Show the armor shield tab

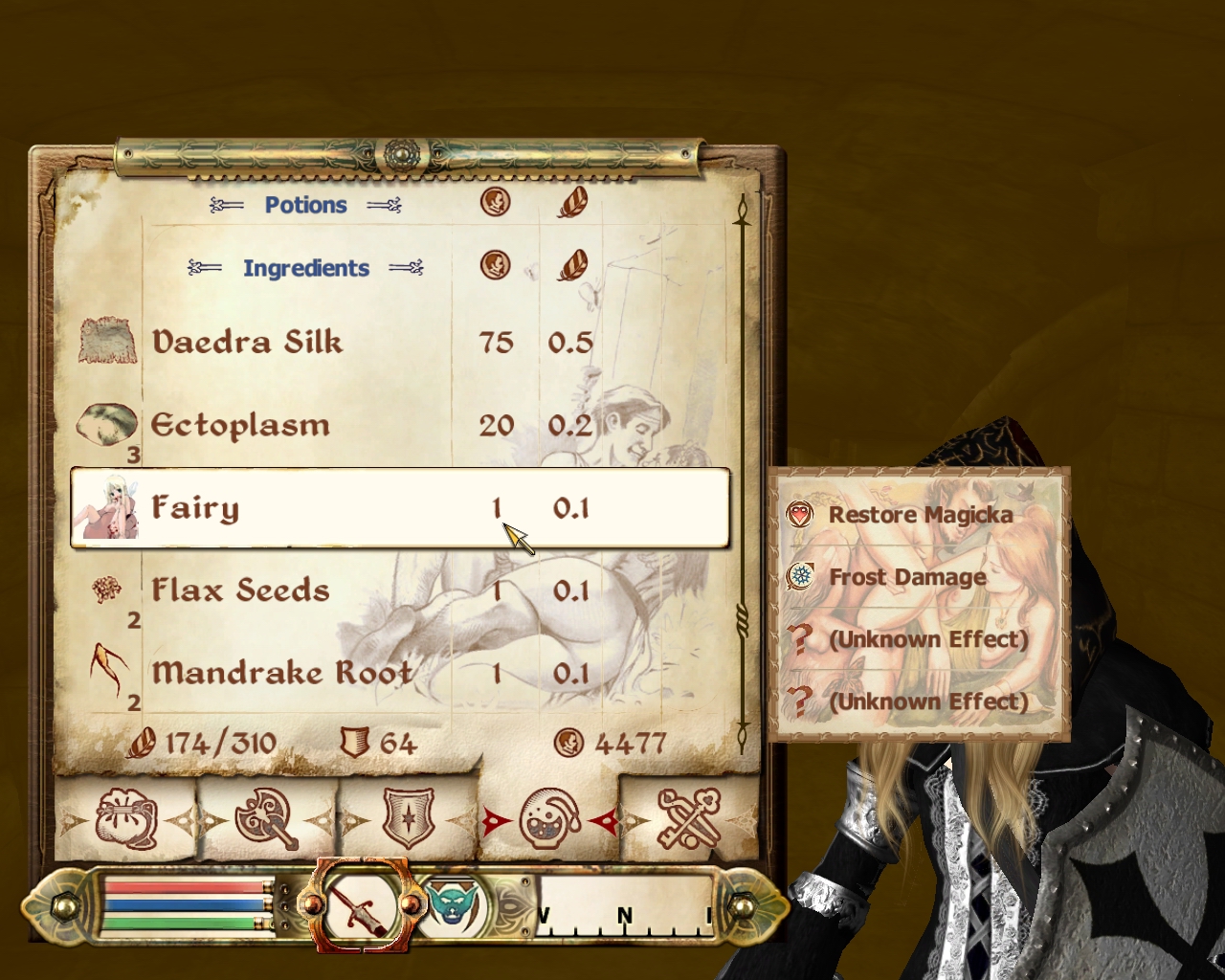click(x=409, y=819)
